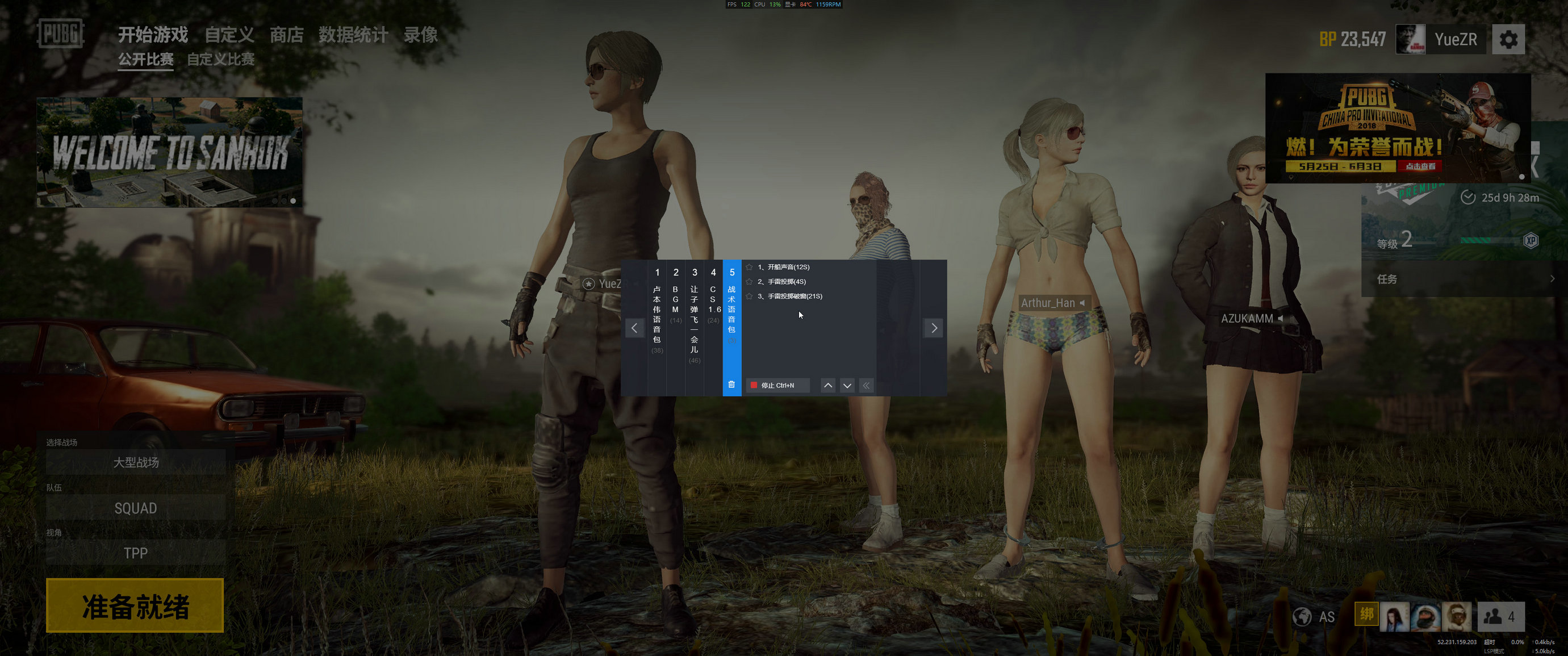Go to next sound pack page arrow

click(934, 328)
